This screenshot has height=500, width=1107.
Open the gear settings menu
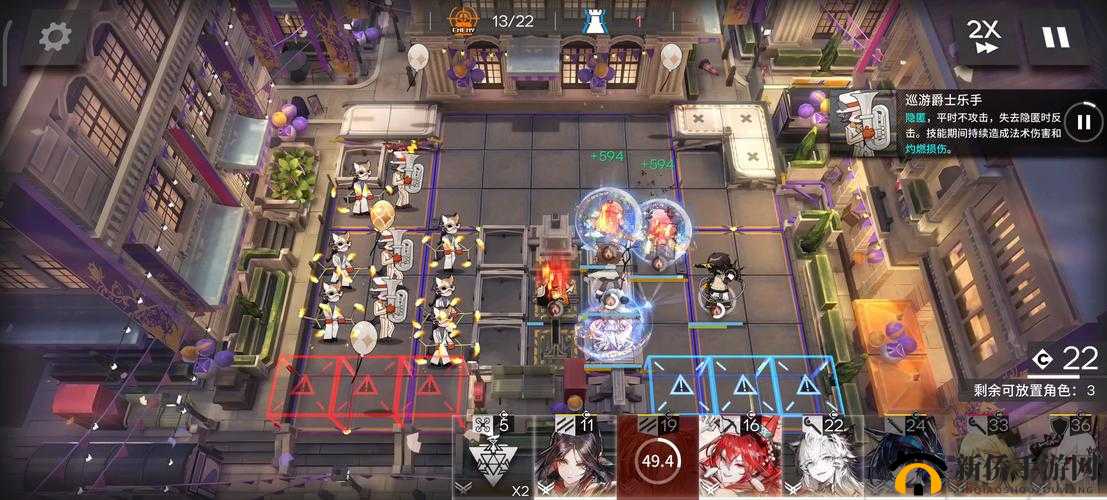[x=54, y=37]
